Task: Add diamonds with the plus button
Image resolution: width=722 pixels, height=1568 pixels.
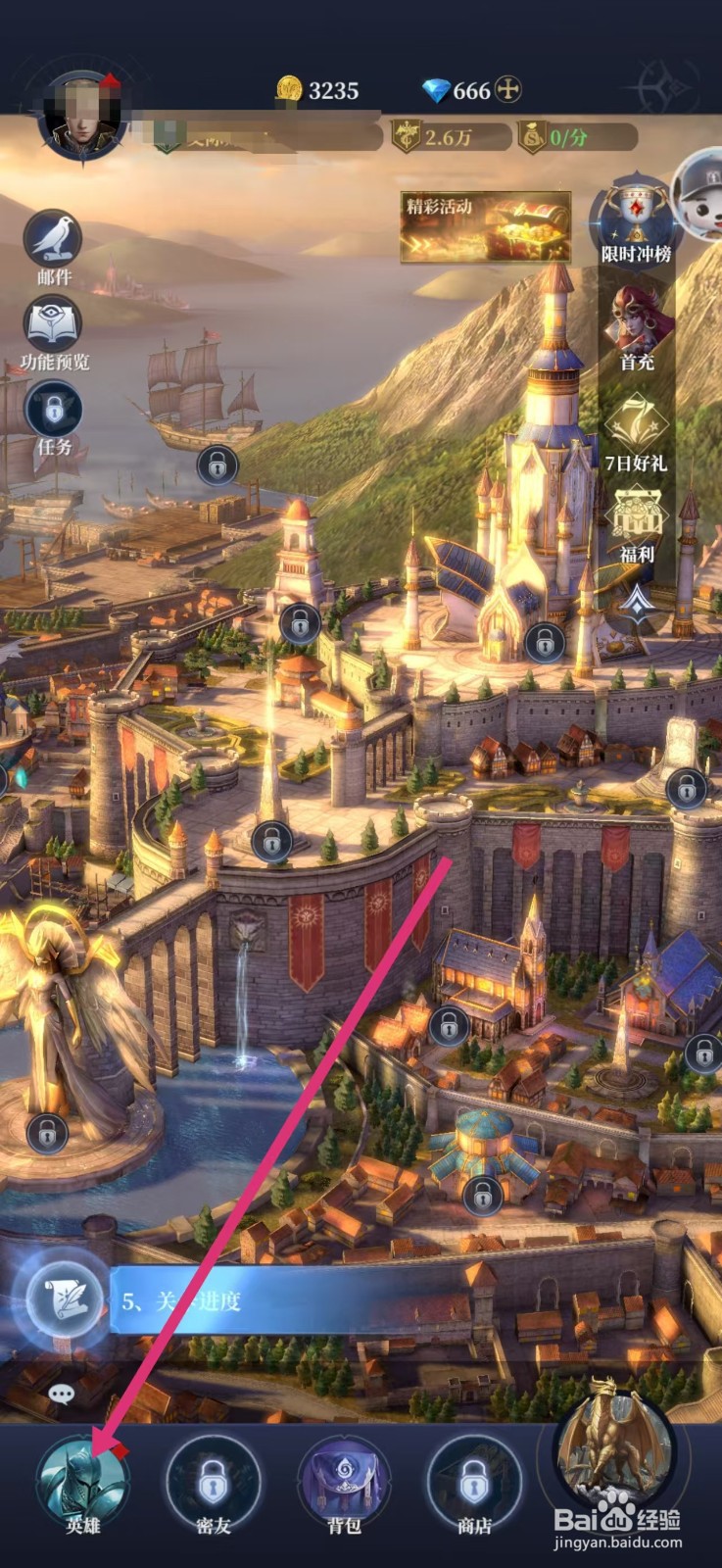Action: point(507,90)
